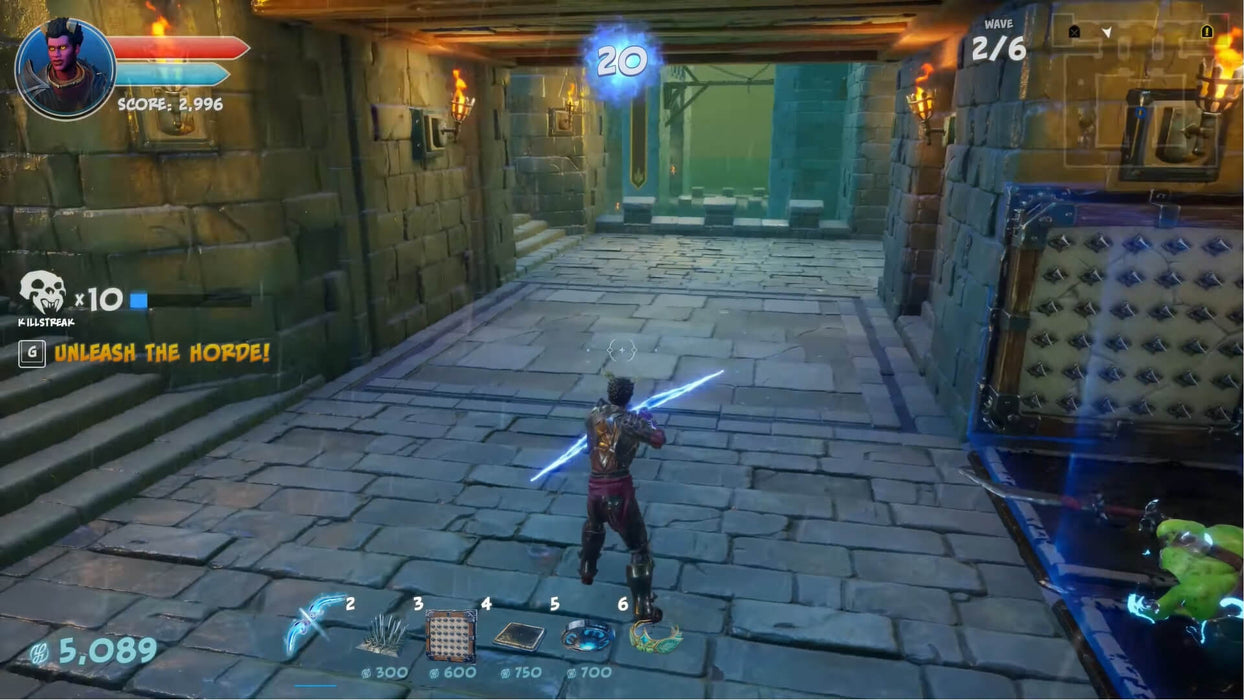Pick the flat floor tile trap costing 750
This screenshot has width=1244, height=700.
click(x=519, y=636)
